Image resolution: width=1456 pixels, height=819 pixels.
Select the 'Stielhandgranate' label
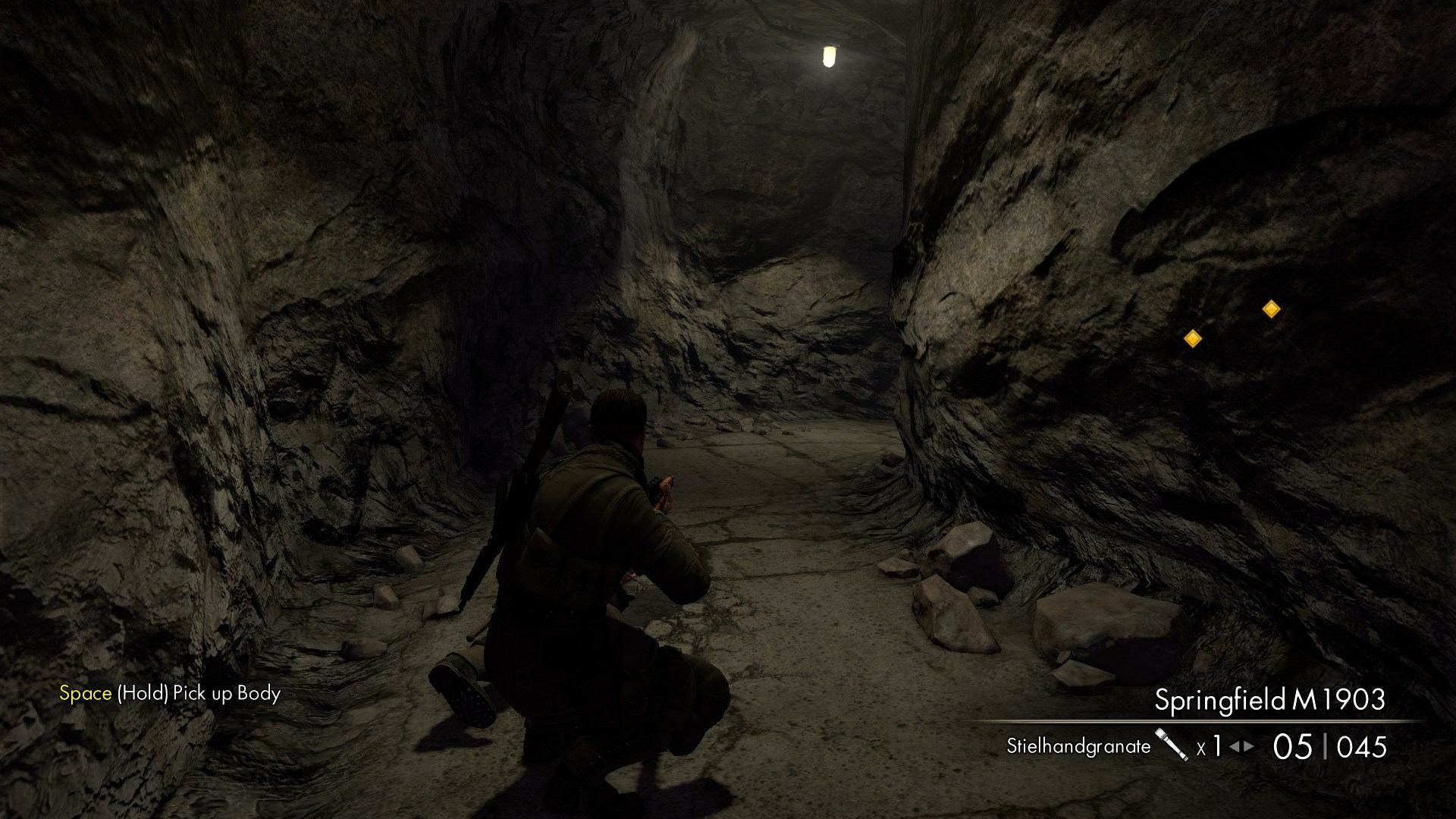coord(1077,747)
